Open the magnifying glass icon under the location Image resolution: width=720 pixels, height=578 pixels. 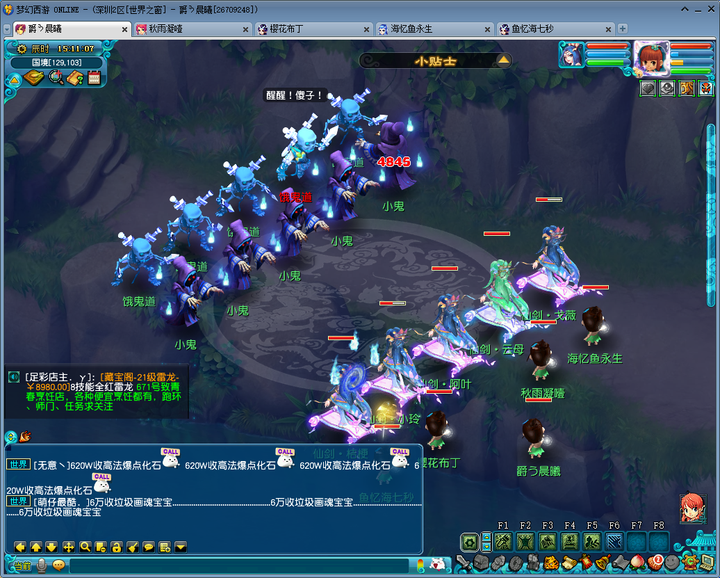pyautogui.click(x=56, y=78)
